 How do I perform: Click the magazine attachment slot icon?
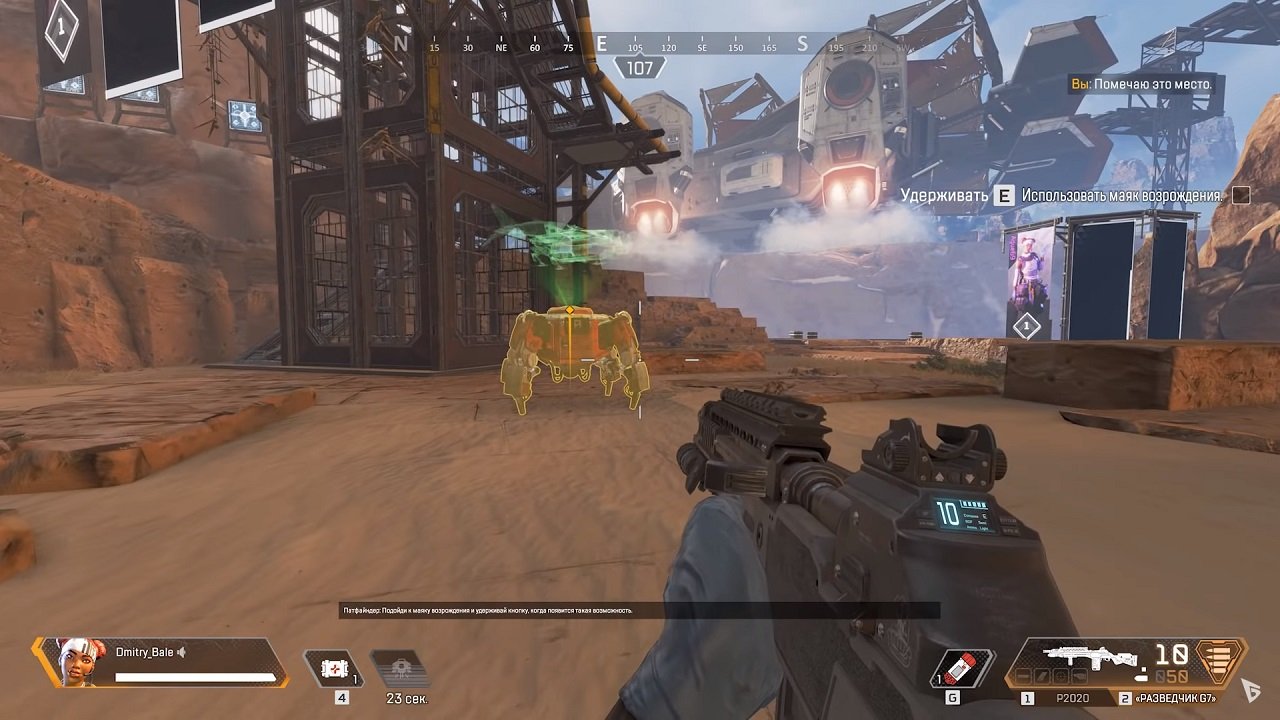coord(1042,677)
